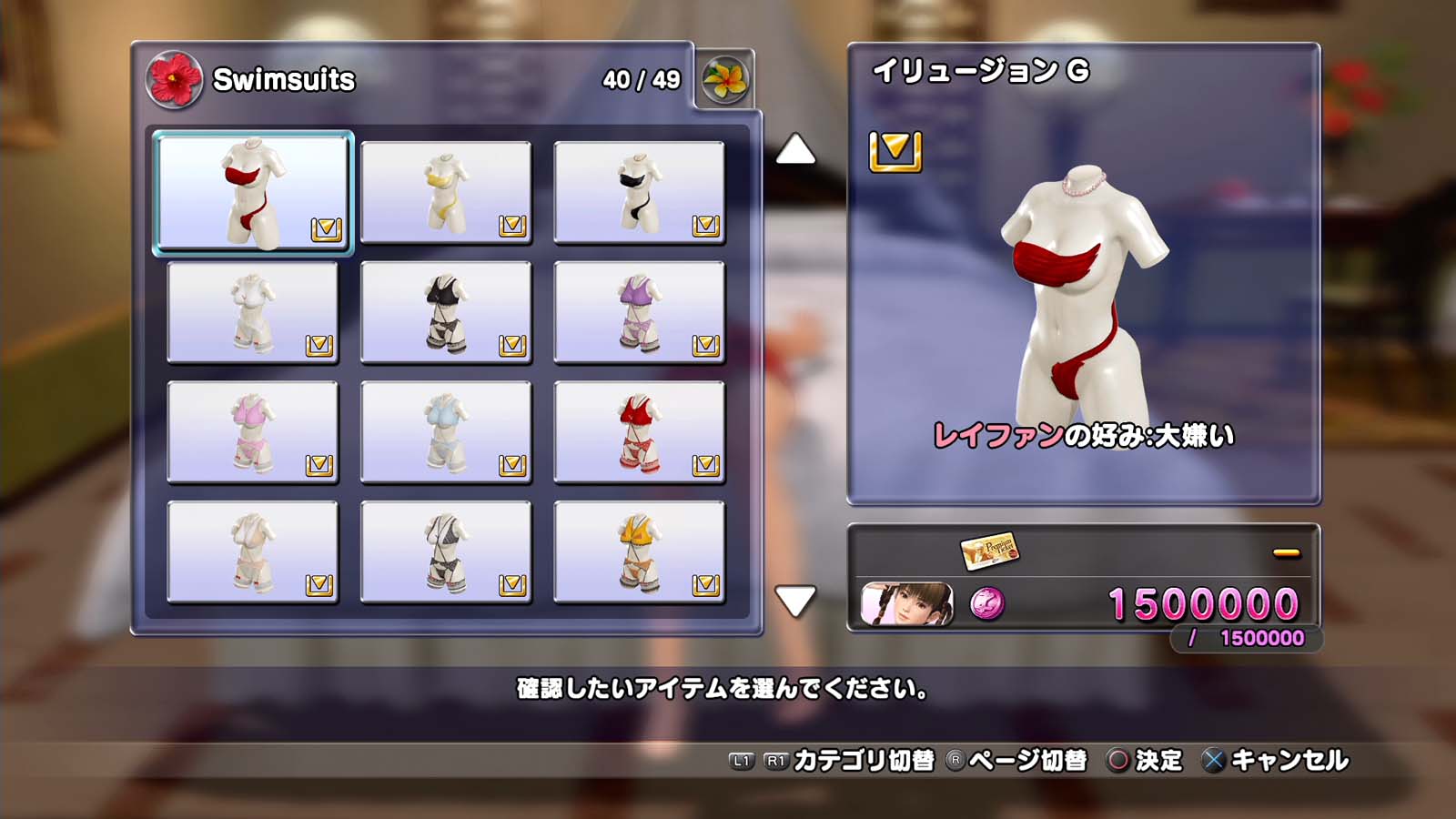
Task: Choose the purple lingerie swimsuit
Action: [x=639, y=312]
